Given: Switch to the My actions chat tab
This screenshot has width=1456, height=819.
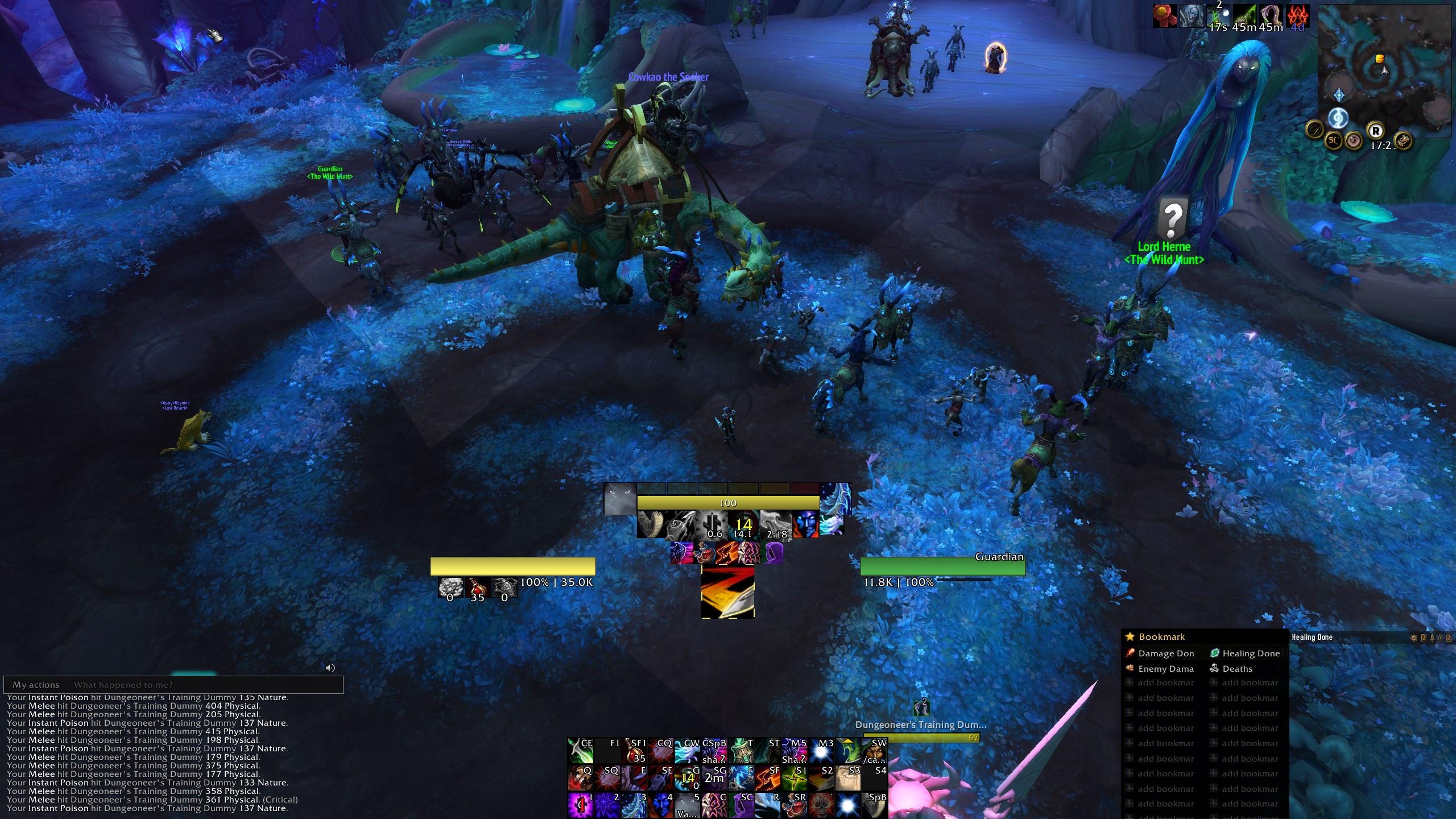Looking at the screenshot, I should pos(36,685).
